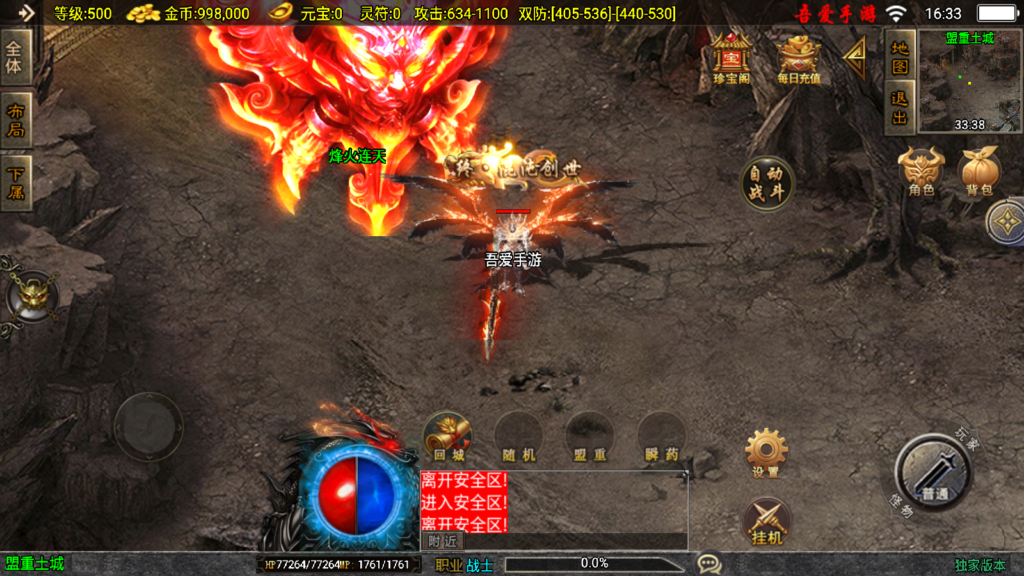Open the 全体 panel tab
The image size is (1024, 576).
pyautogui.click(x=16, y=58)
